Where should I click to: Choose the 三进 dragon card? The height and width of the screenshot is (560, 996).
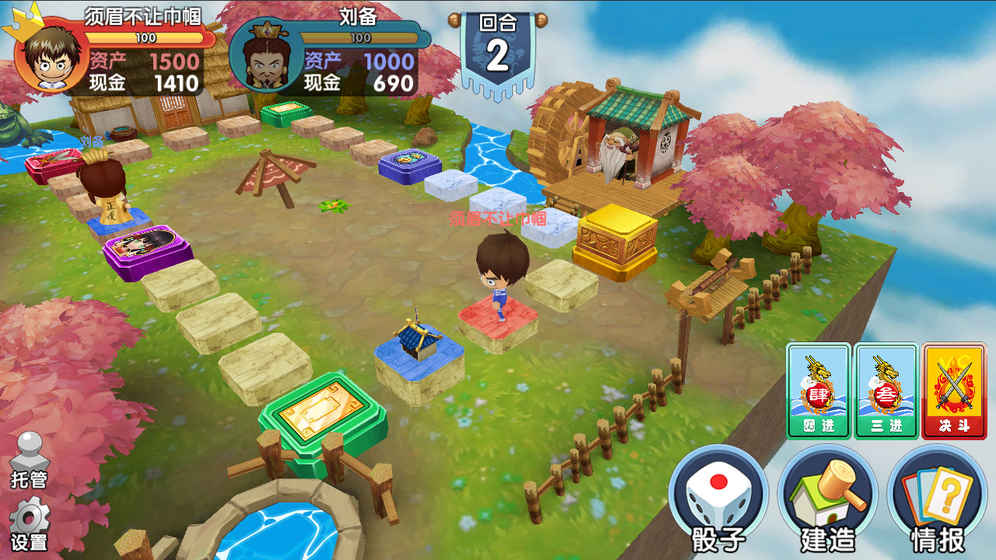click(x=886, y=391)
